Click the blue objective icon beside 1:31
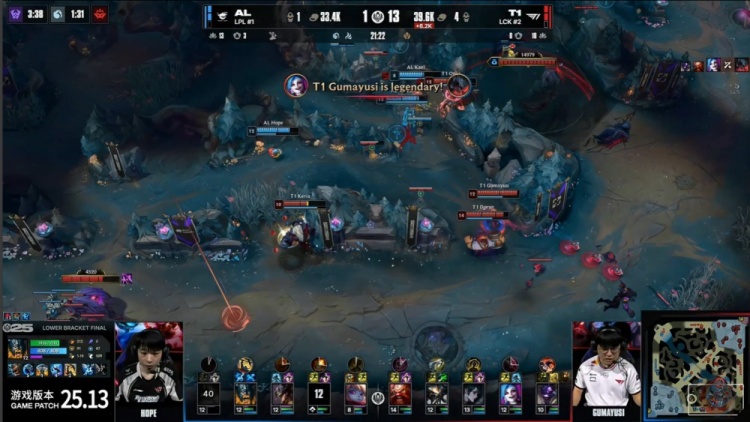750x422 pixels. [x=59, y=14]
